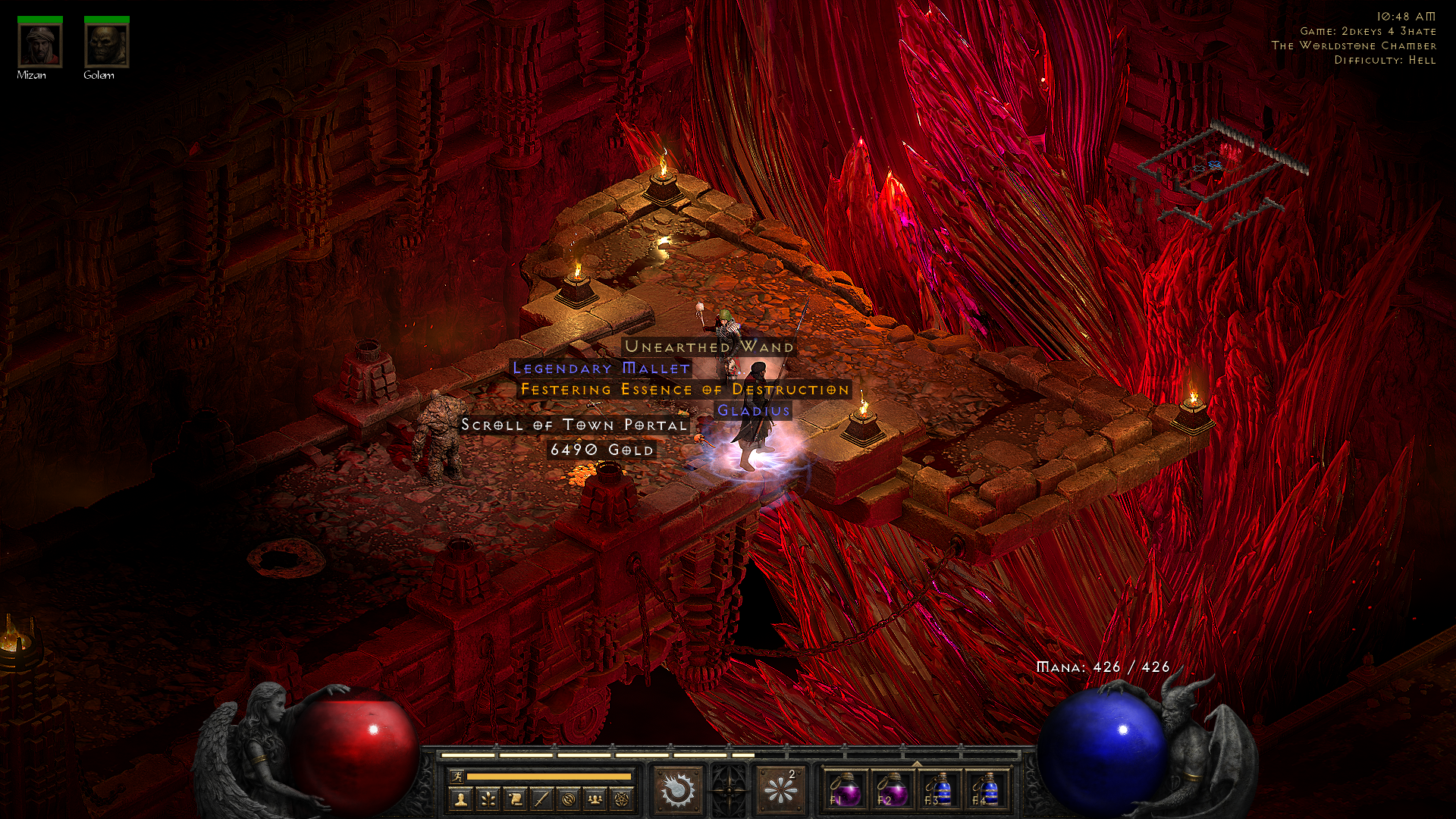1456x819 pixels.
Task: Pick up the 6490 Gold label
Action: pos(602,450)
